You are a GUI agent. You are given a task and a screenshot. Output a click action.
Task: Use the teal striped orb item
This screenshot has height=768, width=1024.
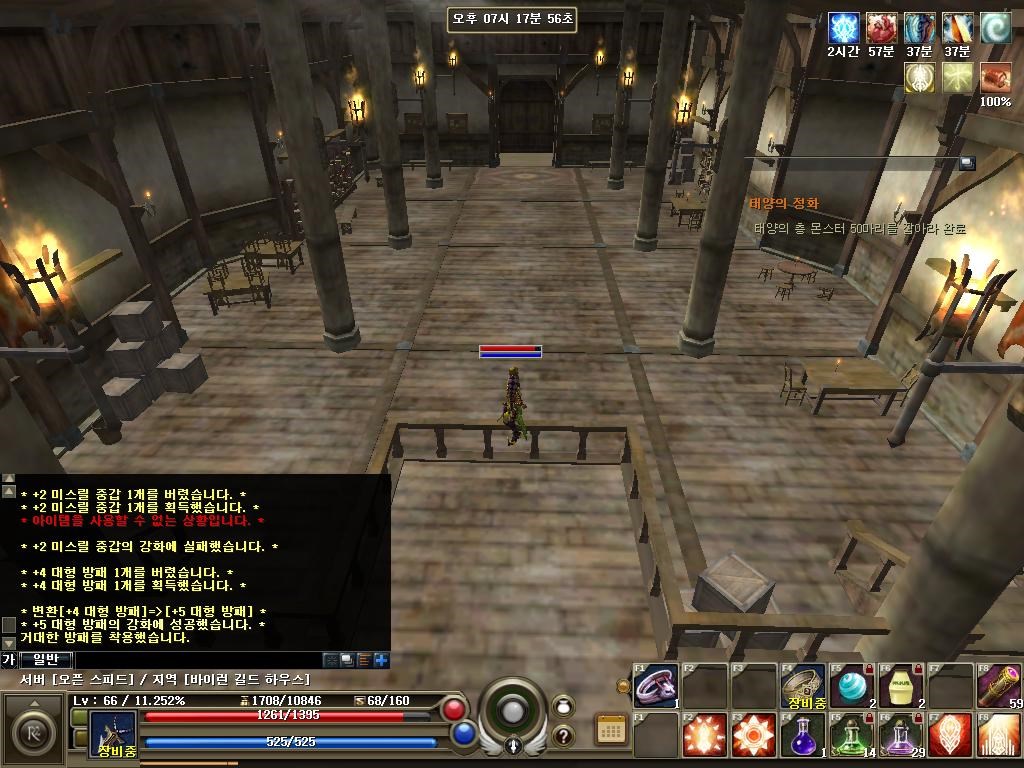tap(852, 686)
